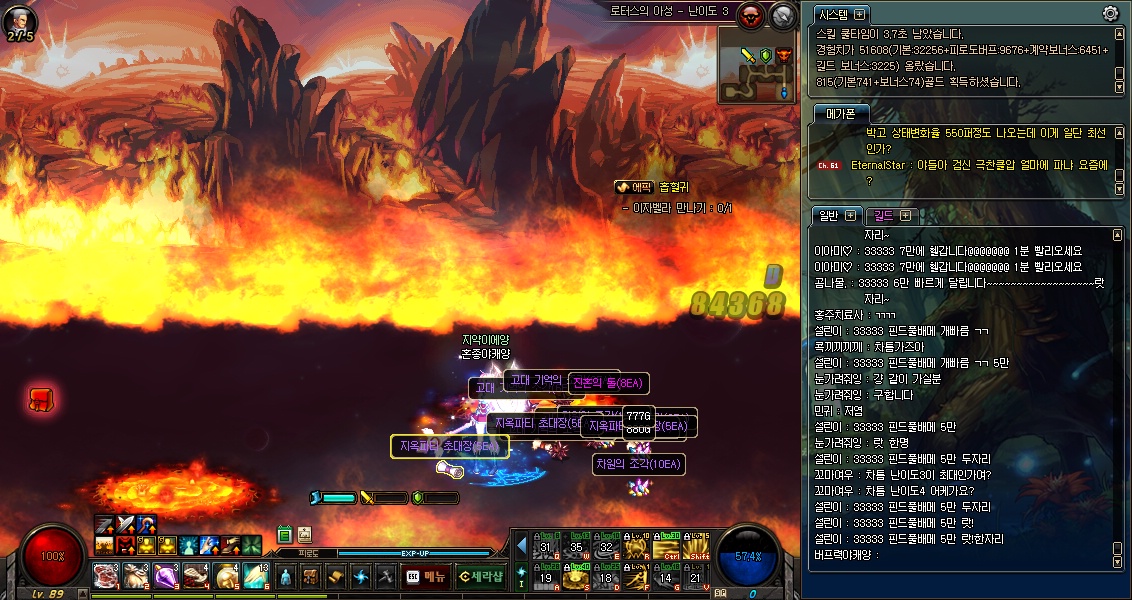Open the character info silhouette icon
Viewport: 1132px width, 600px height.
point(286,577)
